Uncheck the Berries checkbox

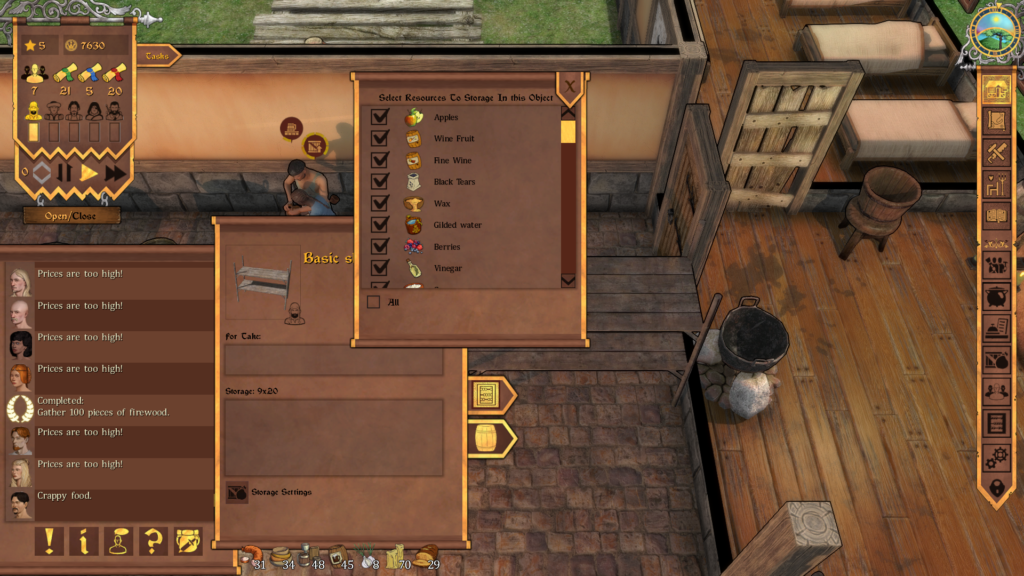pyautogui.click(x=380, y=247)
